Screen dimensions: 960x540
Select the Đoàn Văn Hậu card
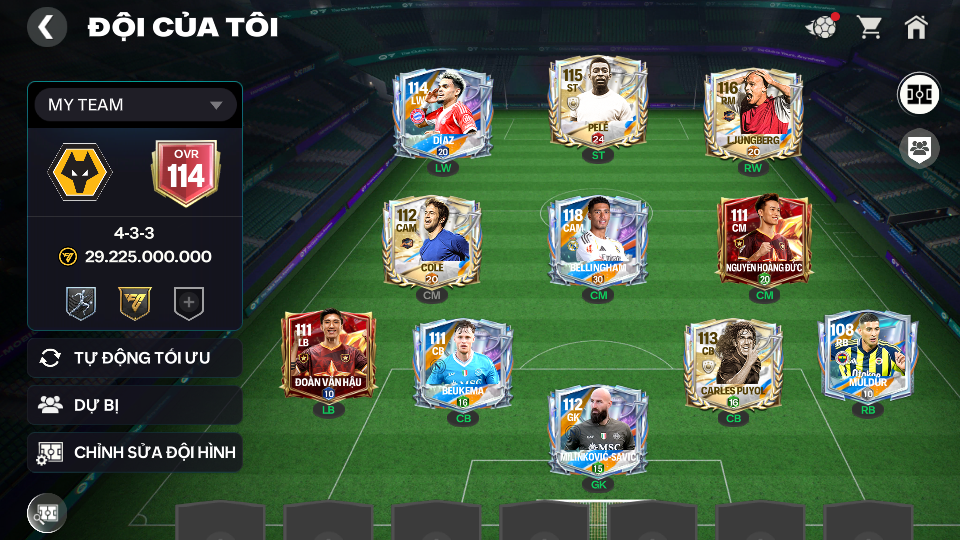[x=328, y=356]
